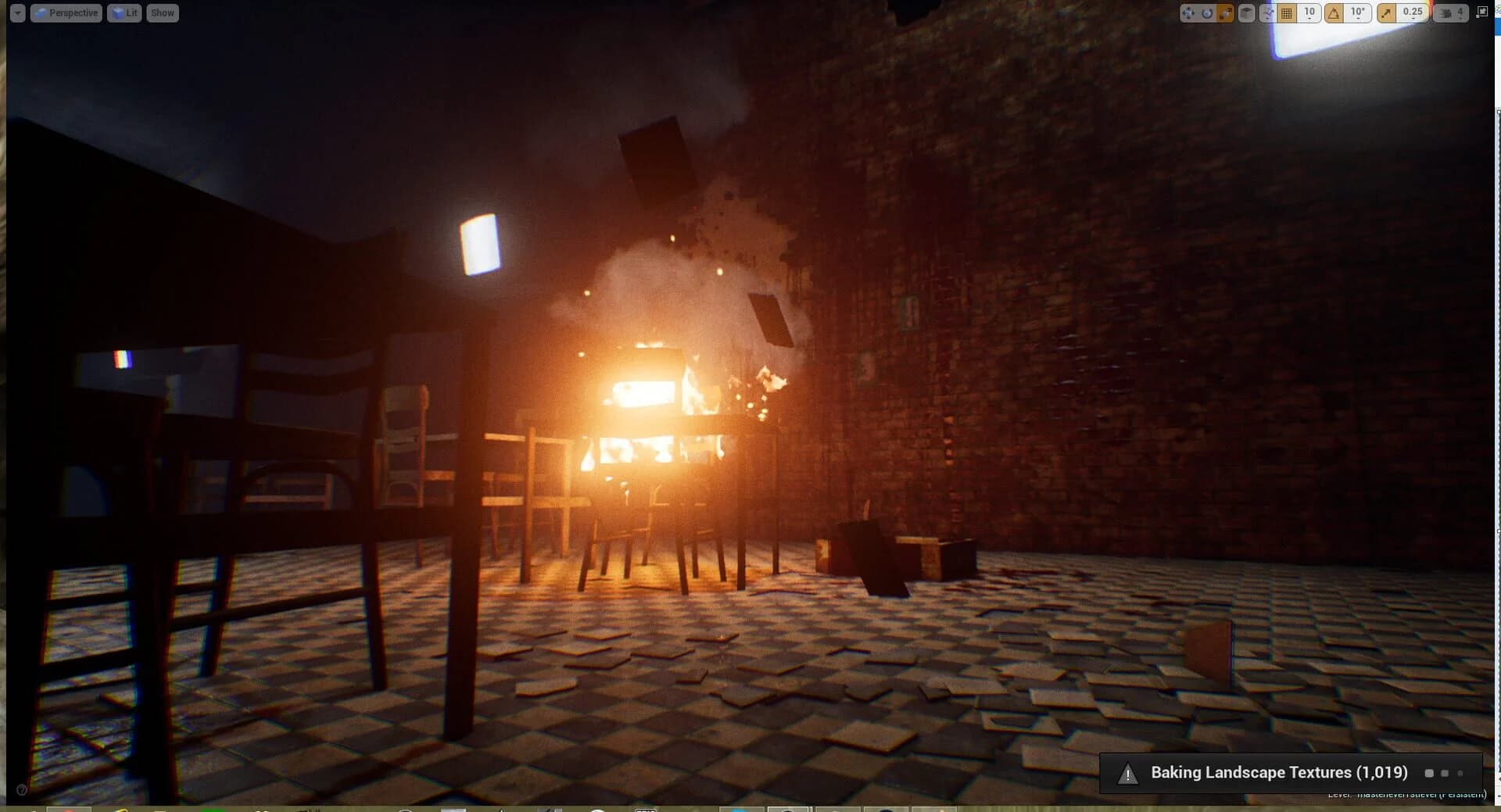Screen dimensions: 1501x812
Task: Switch between world and local transform space
Action: (1246, 12)
